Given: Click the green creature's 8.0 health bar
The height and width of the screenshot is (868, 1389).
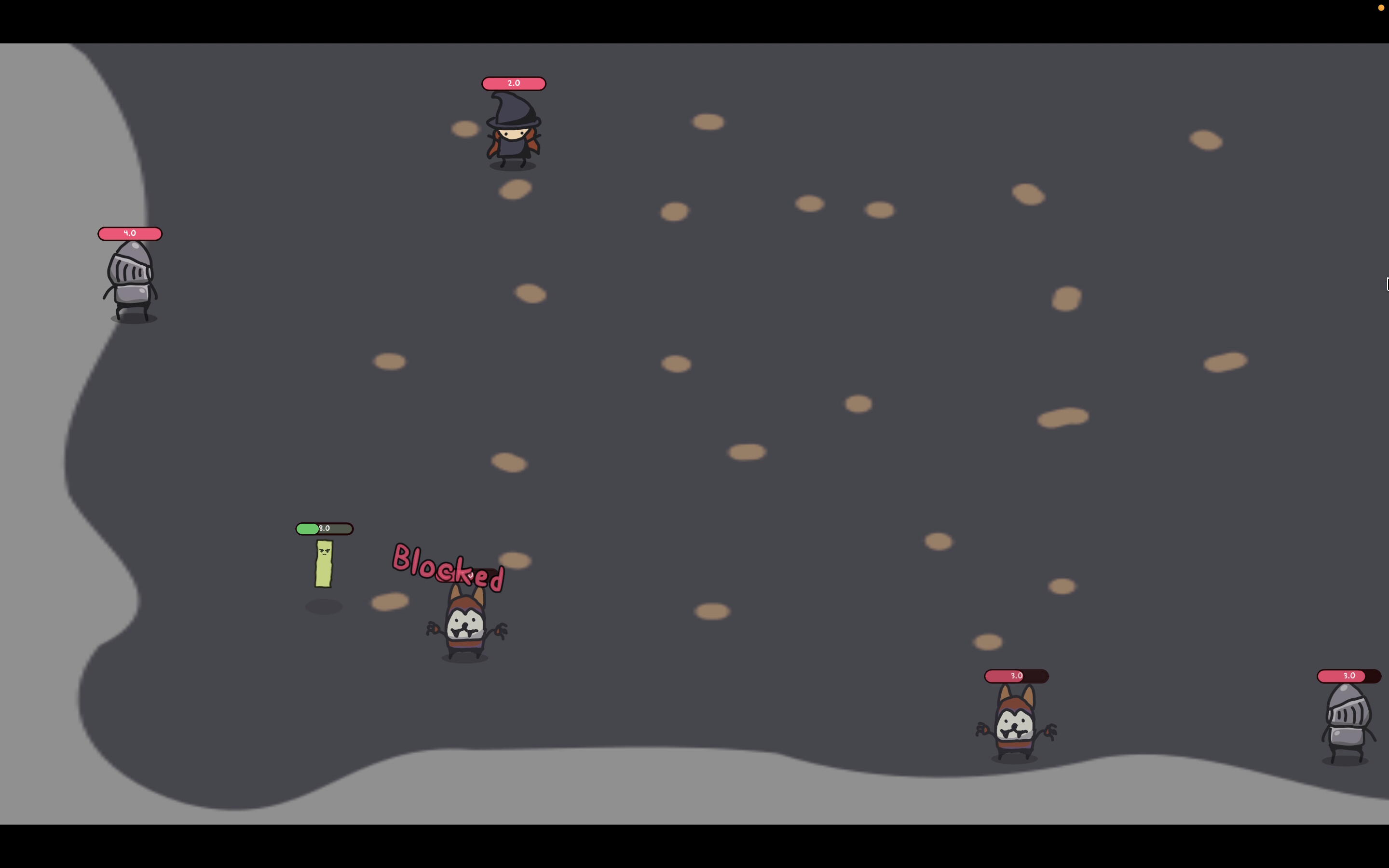Looking at the screenshot, I should (x=324, y=528).
